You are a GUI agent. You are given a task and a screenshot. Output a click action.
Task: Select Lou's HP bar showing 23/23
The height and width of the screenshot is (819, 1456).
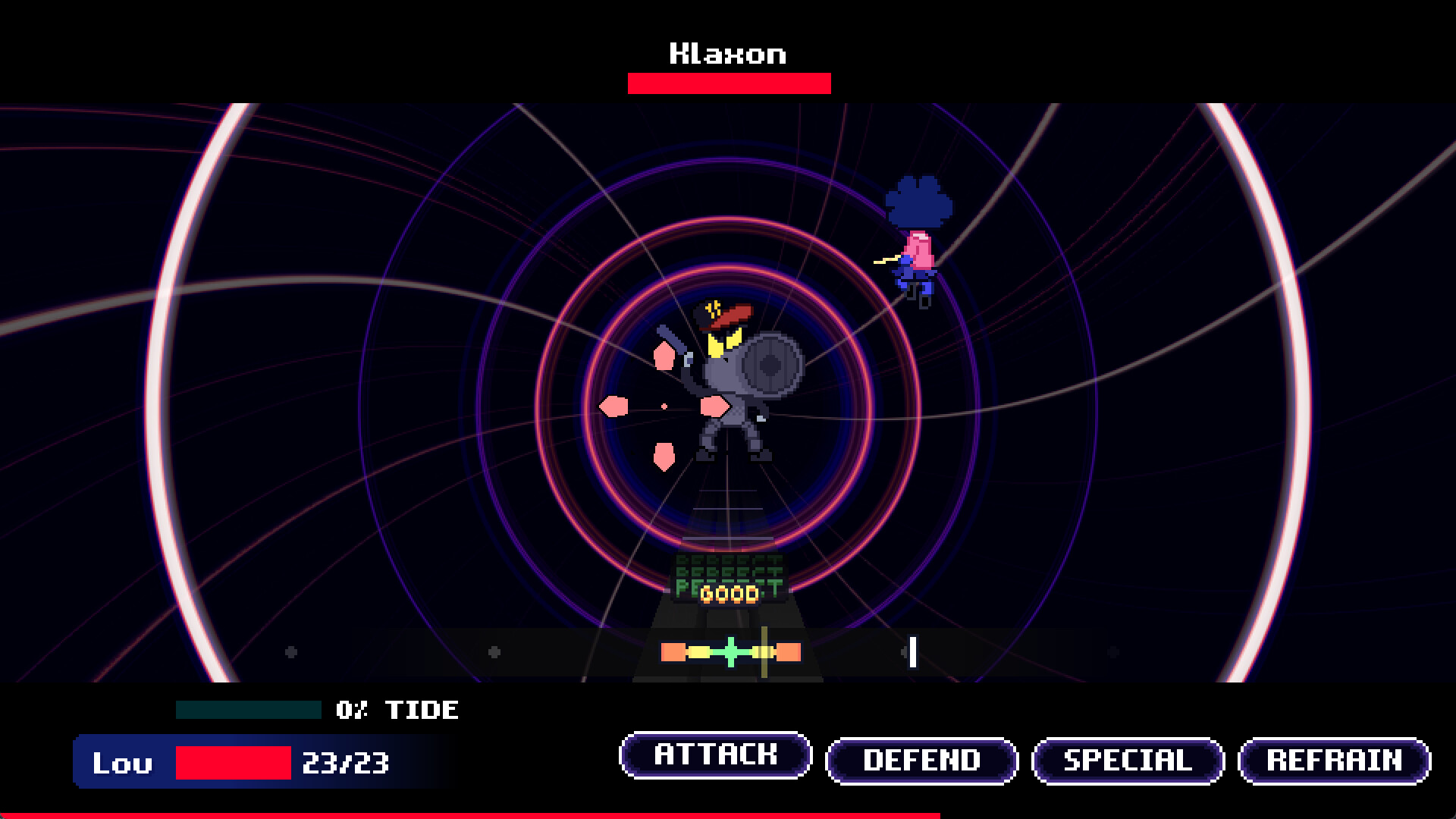231,763
